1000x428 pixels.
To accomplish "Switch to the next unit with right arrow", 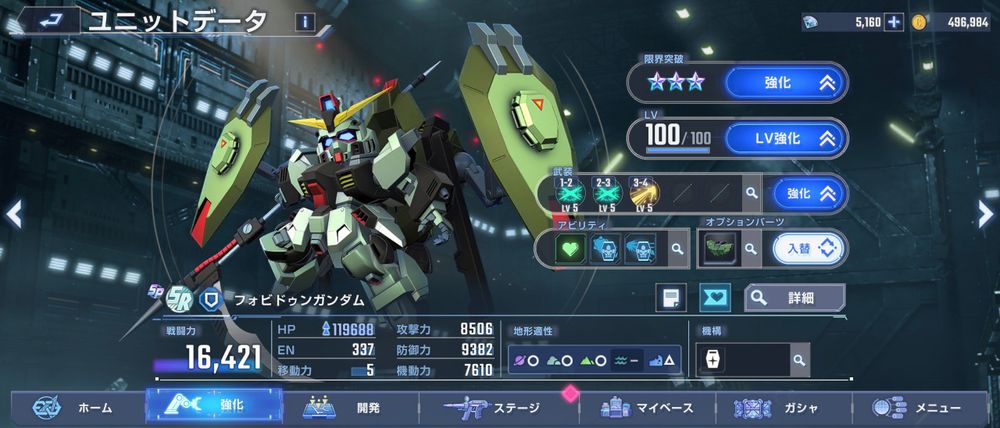I will (986, 210).
